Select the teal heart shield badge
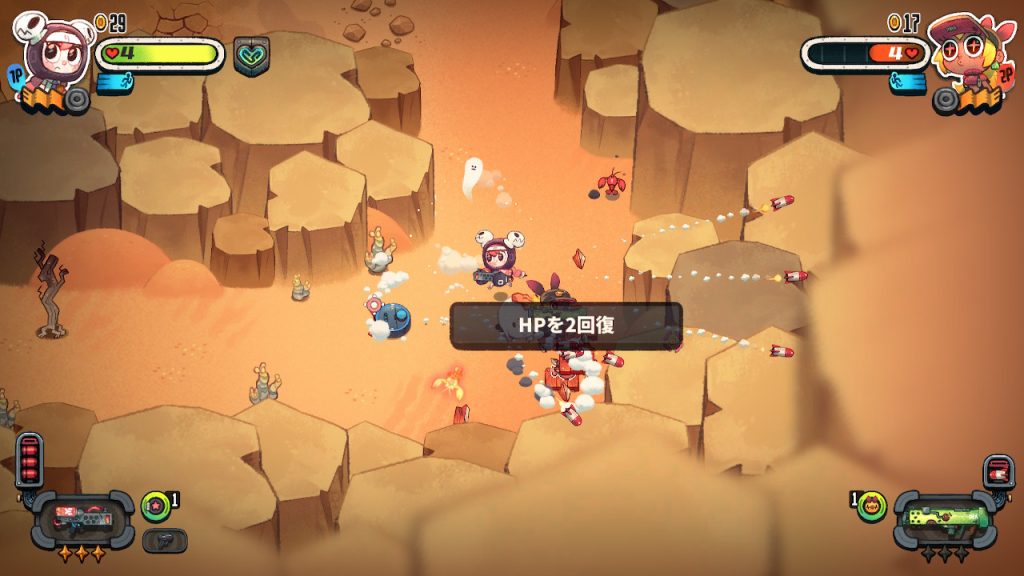Viewport: 1024px width, 576px height. pos(251,56)
